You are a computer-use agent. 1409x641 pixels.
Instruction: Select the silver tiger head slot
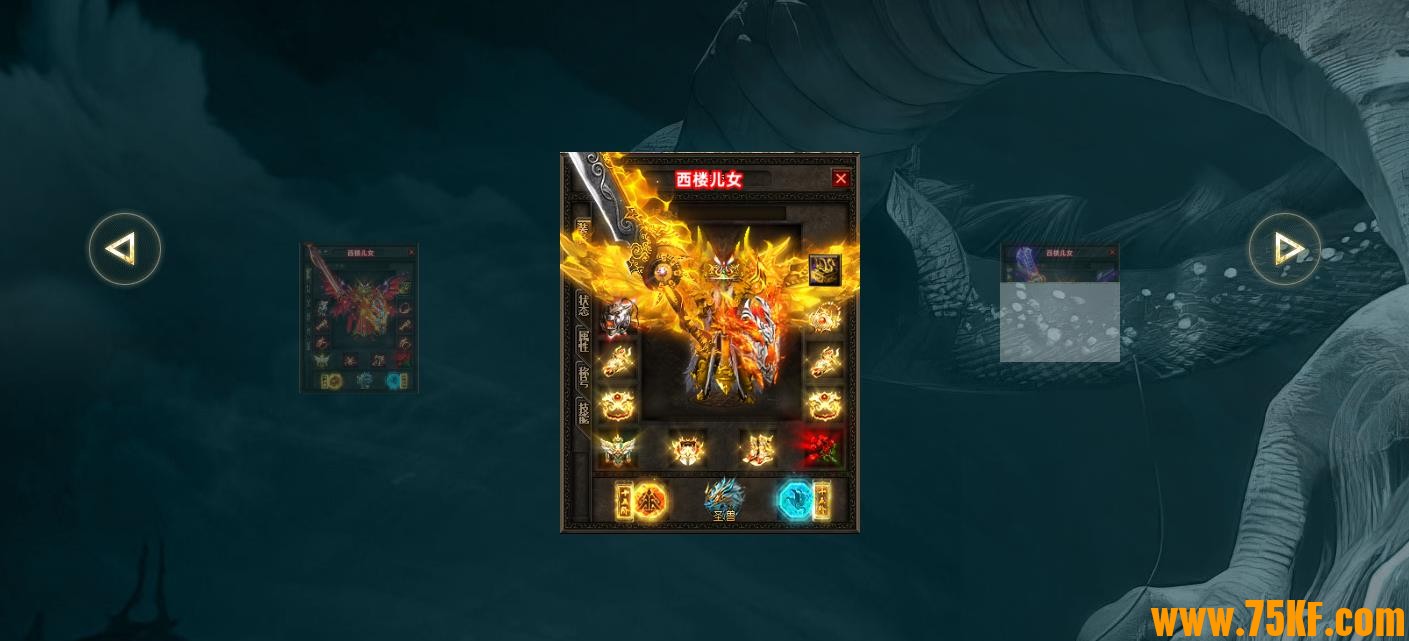(617, 316)
